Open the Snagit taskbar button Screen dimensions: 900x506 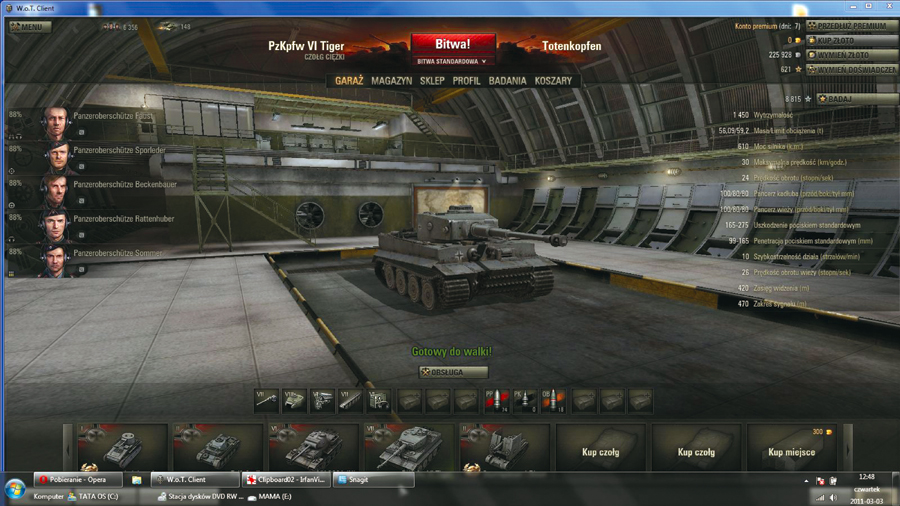pyautogui.click(x=372, y=480)
